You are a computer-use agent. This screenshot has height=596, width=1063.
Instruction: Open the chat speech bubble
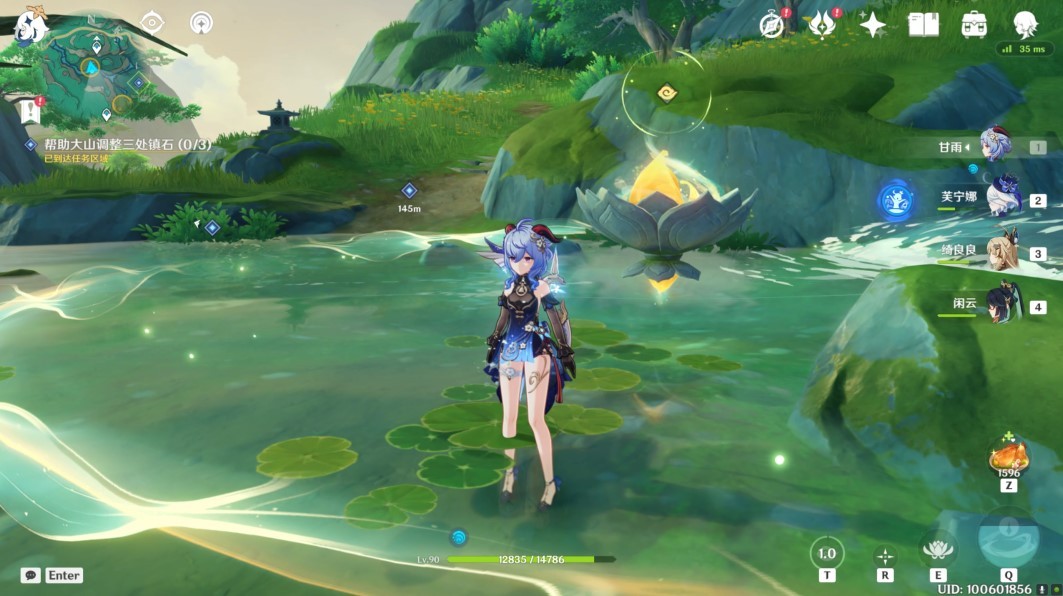click(x=30, y=576)
